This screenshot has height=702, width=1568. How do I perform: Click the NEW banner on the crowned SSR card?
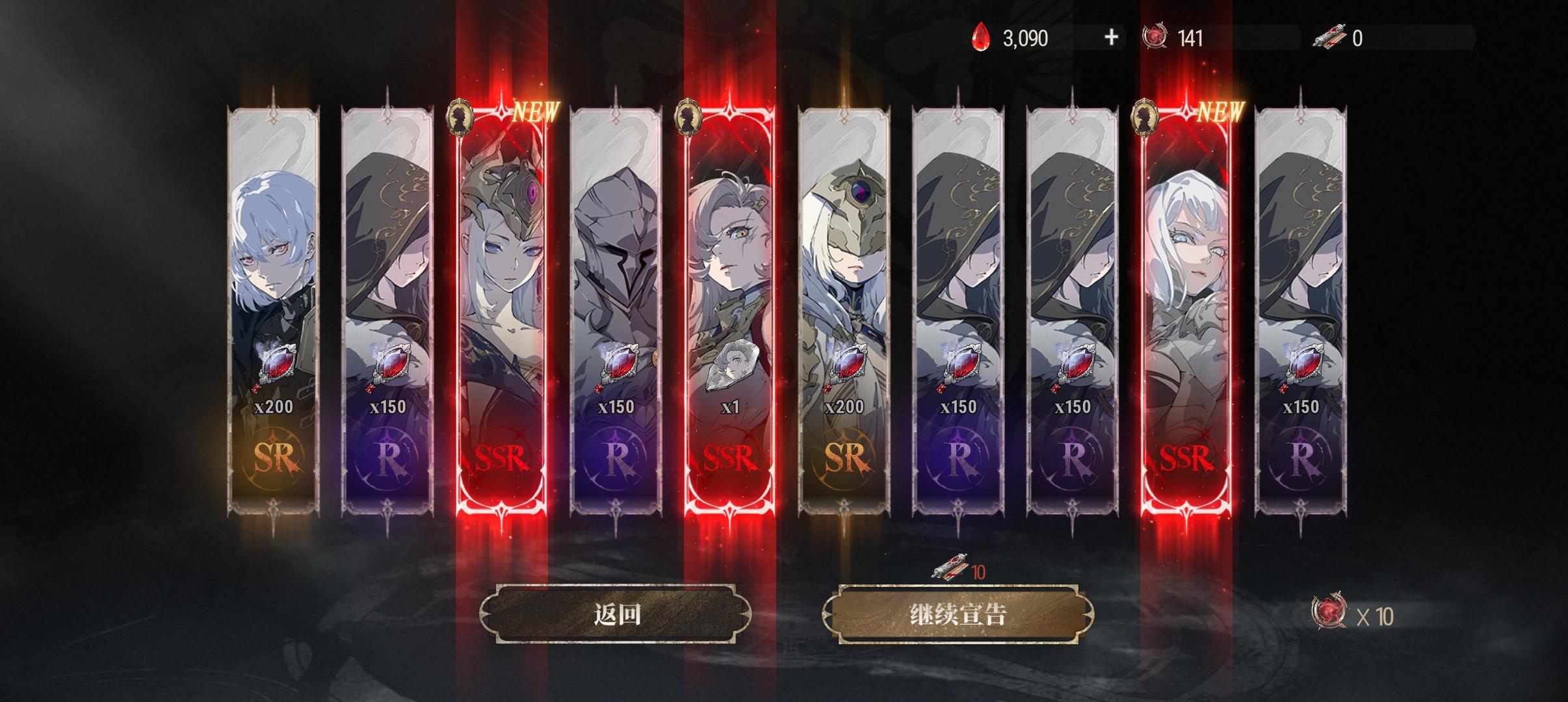[533, 112]
